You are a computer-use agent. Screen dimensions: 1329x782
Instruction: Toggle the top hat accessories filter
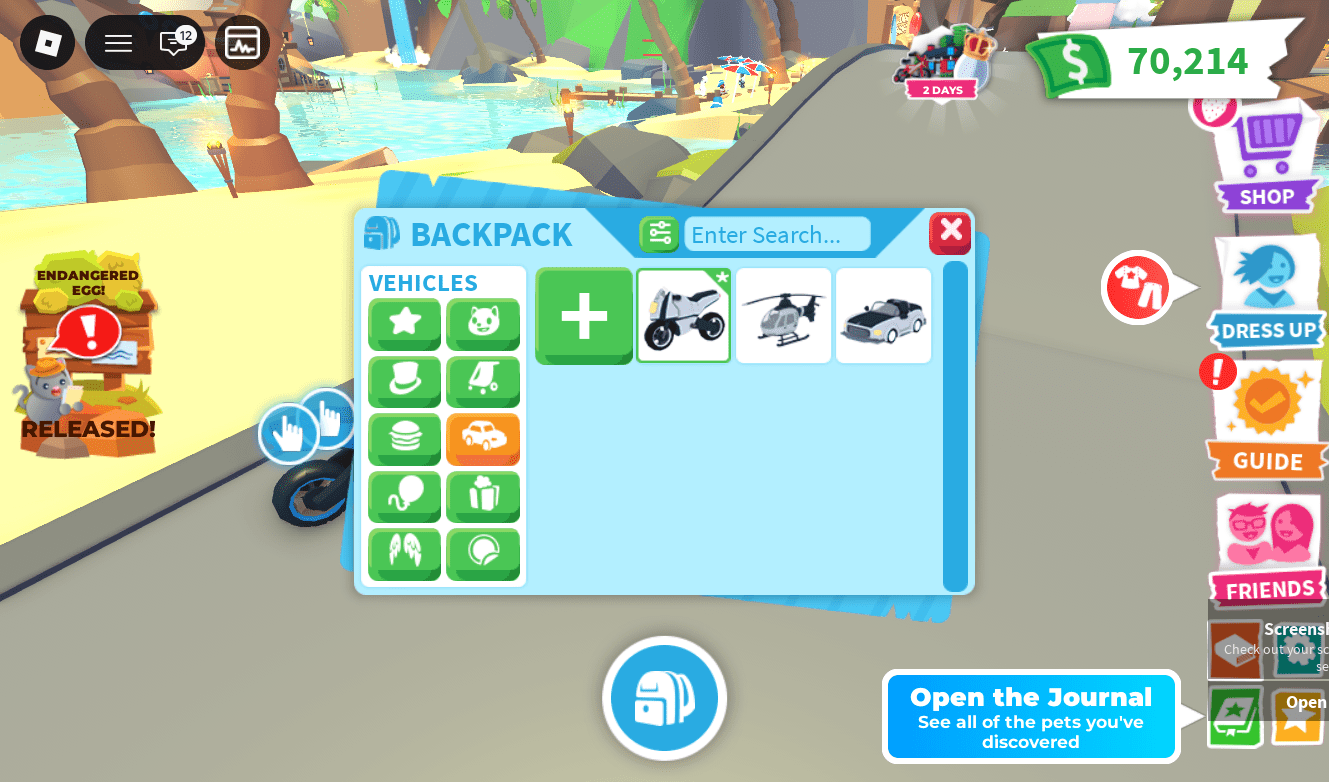(404, 382)
